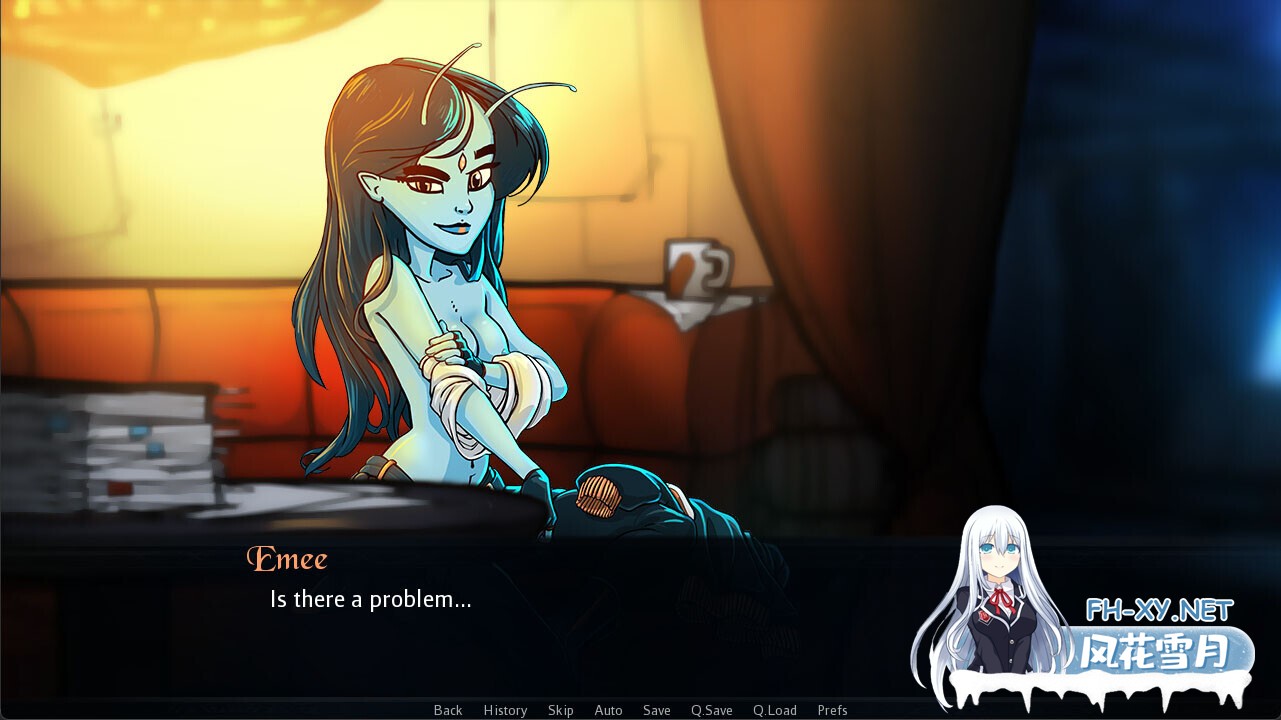The image size is (1281, 720).
Task: Enable Auto mode for automatic text advance
Action: pyautogui.click(x=608, y=710)
